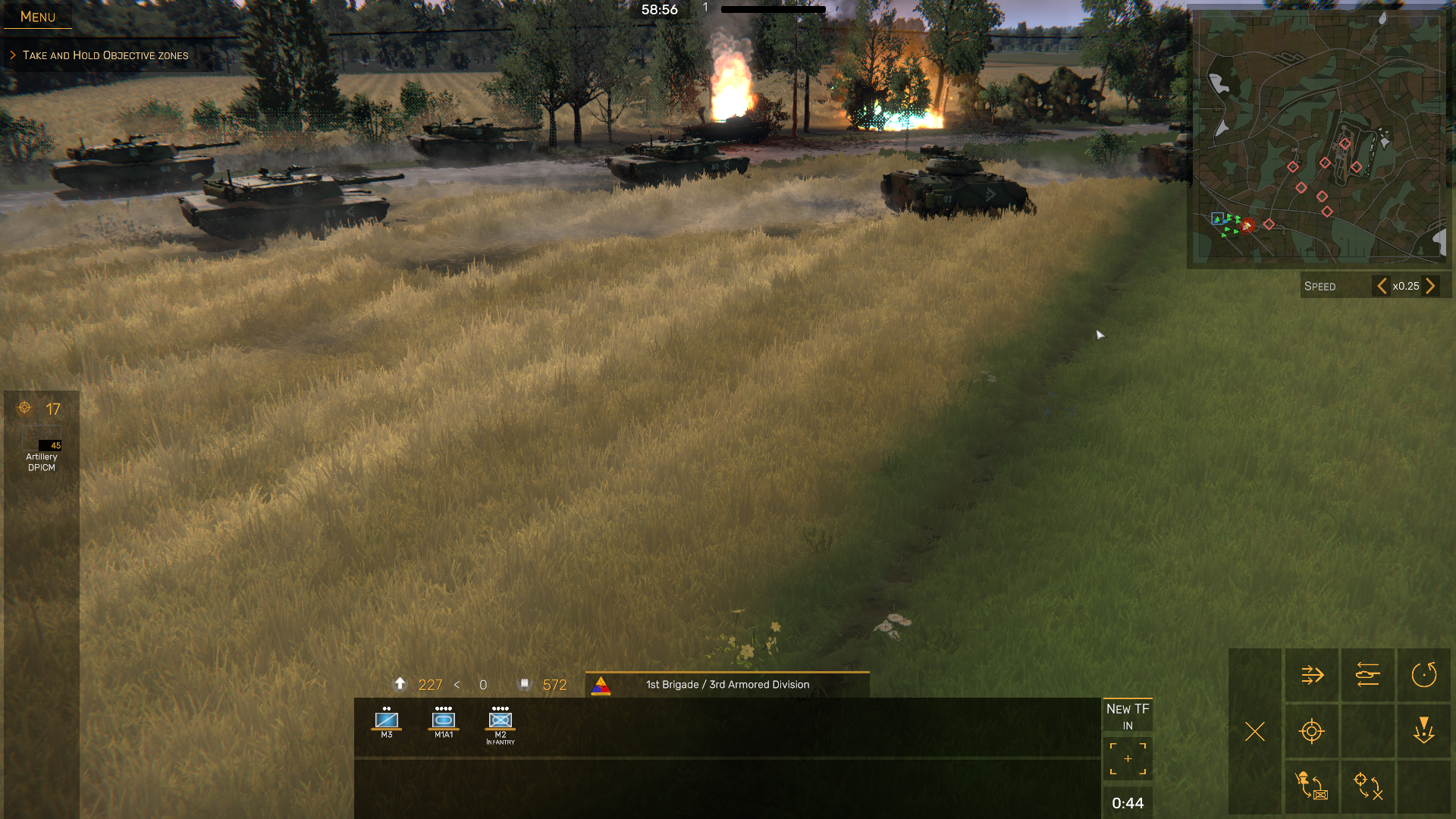Expand the Take and Hold Objective Zones tracker
Screen dimensions: 1456x819
click(105, 55)
